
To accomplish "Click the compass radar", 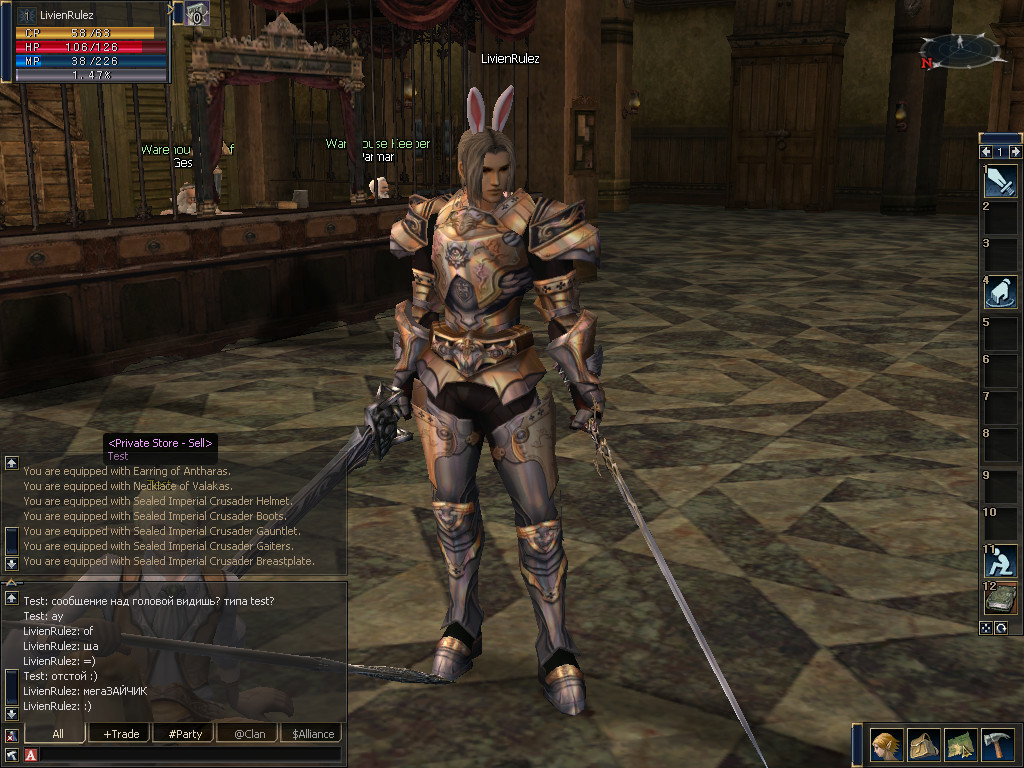I will coord(960,50).
